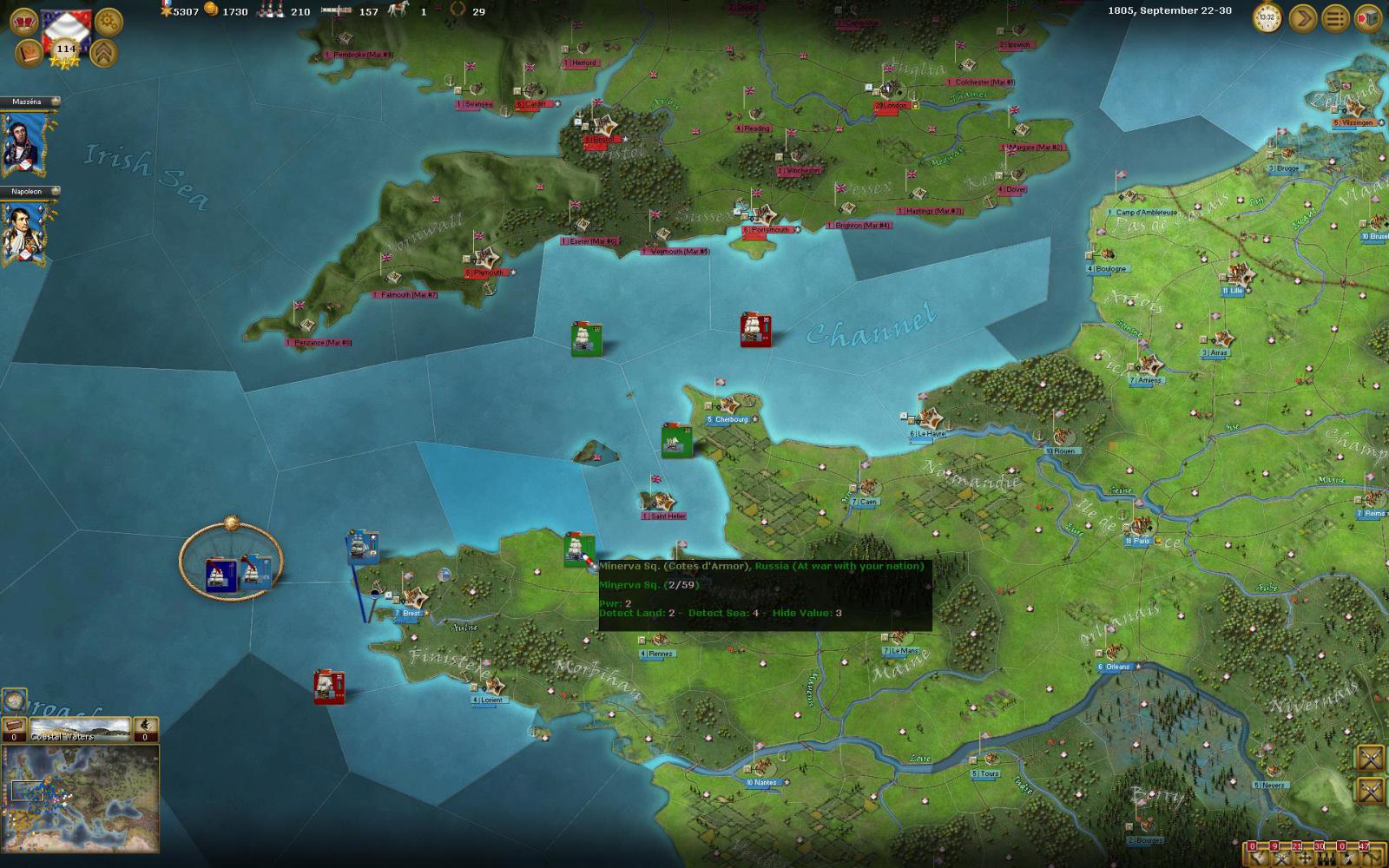
Task: Select the red fleet in the Channel
Action: click(x=756, y=330)
